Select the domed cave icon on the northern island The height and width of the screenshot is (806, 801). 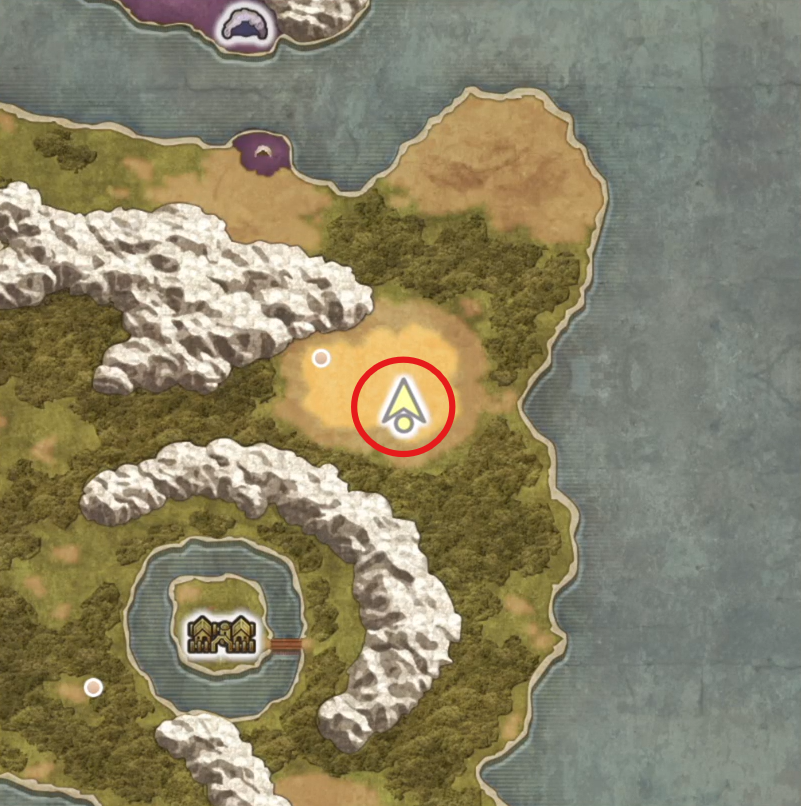245,25
